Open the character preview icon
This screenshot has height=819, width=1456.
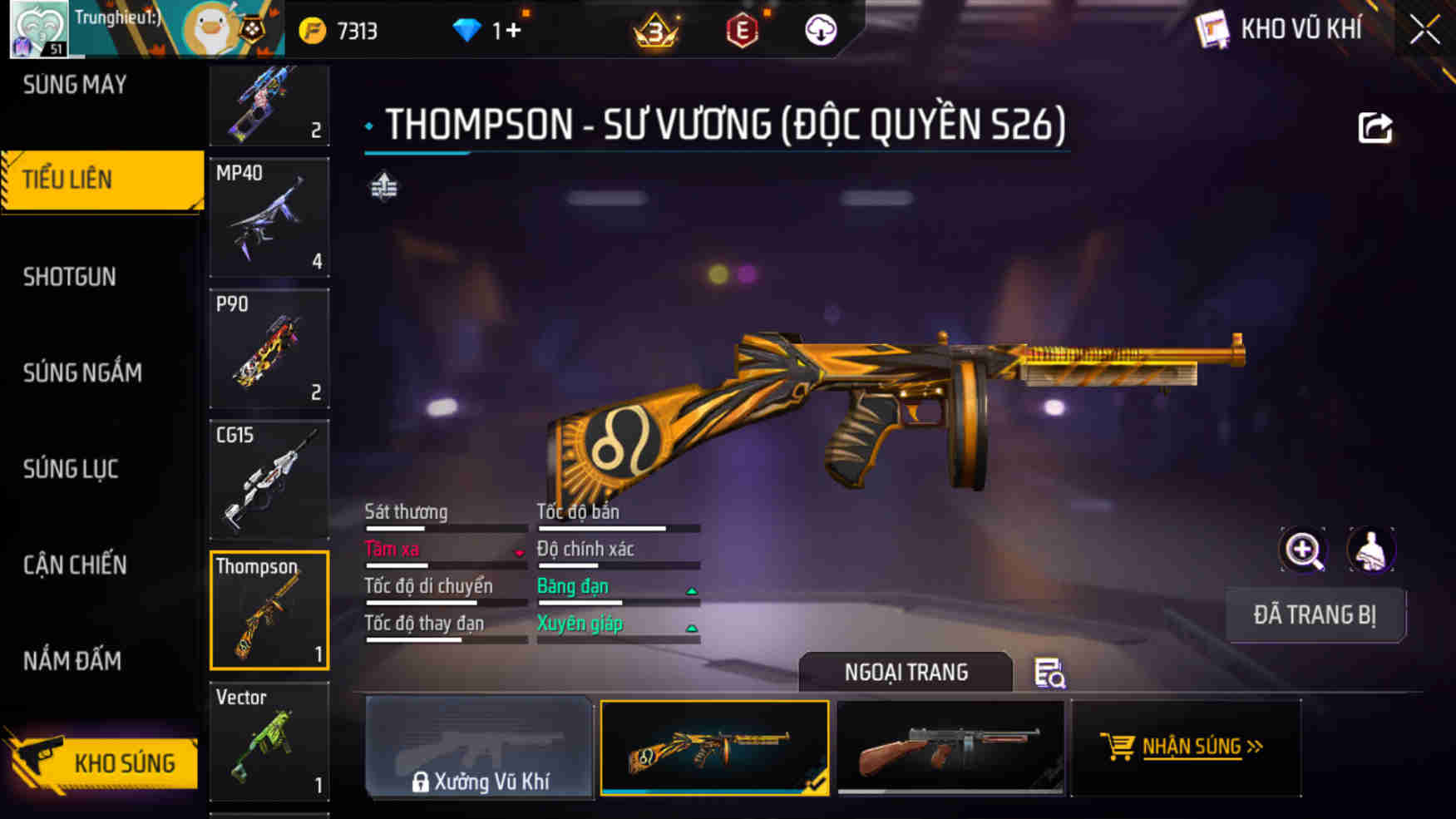(1371, 550)
